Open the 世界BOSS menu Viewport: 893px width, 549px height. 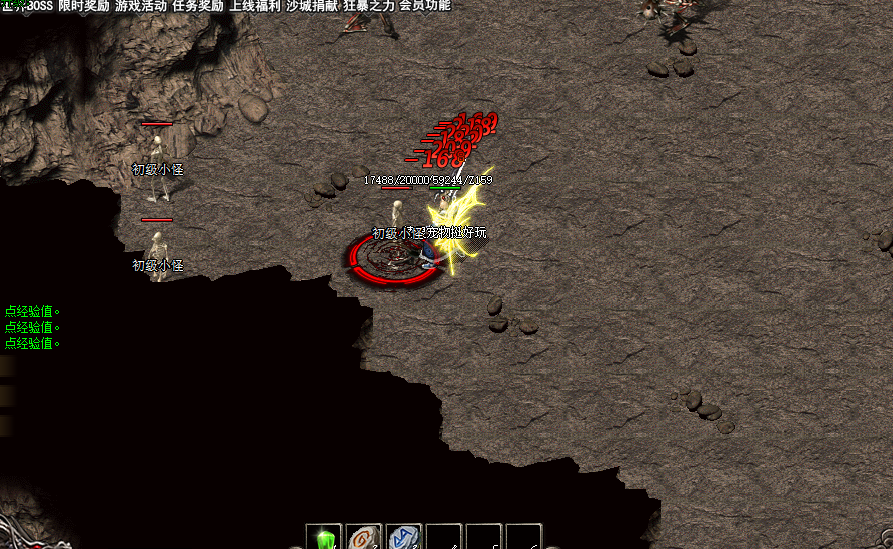[x=26, y=6]
